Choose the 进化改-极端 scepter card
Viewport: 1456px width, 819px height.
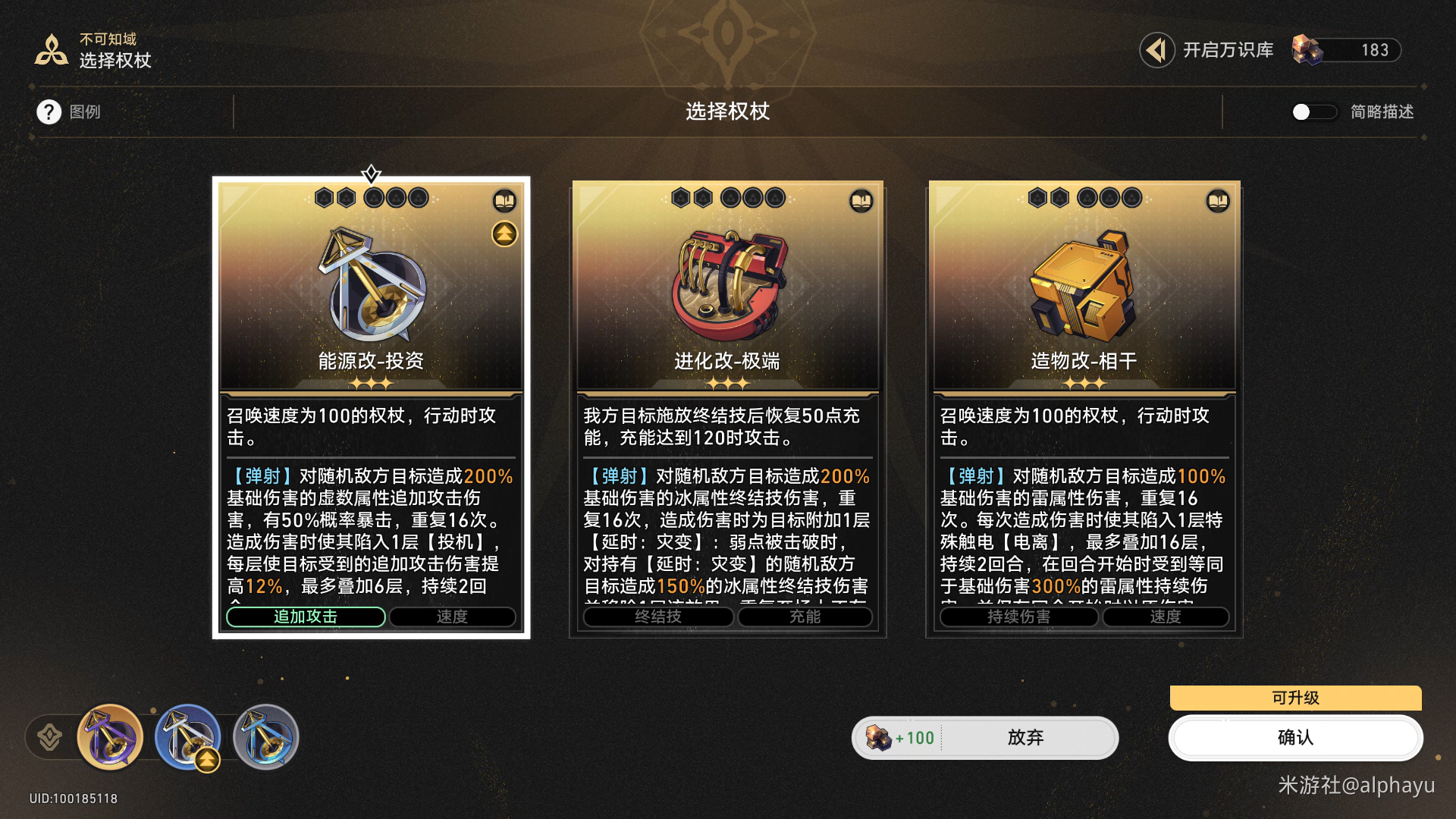click(727, 303)
